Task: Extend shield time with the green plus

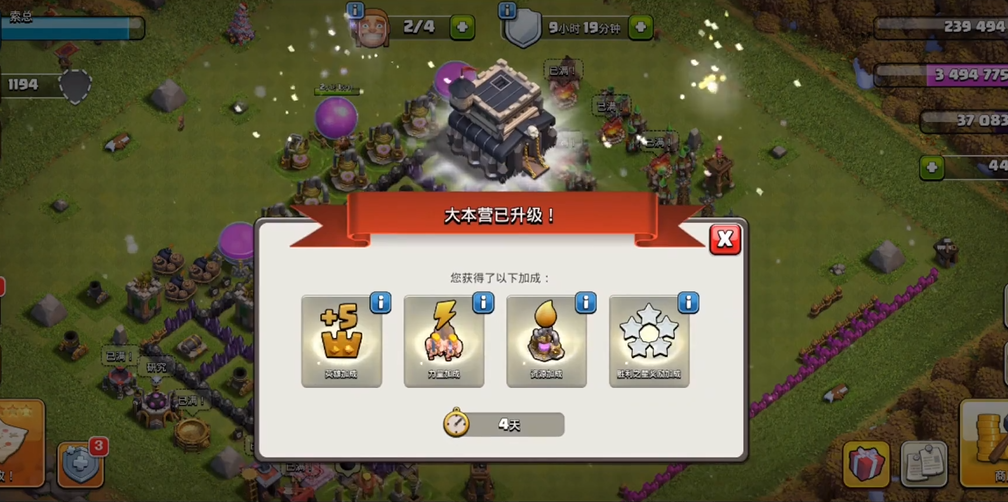Action: [x=640, y=27]
